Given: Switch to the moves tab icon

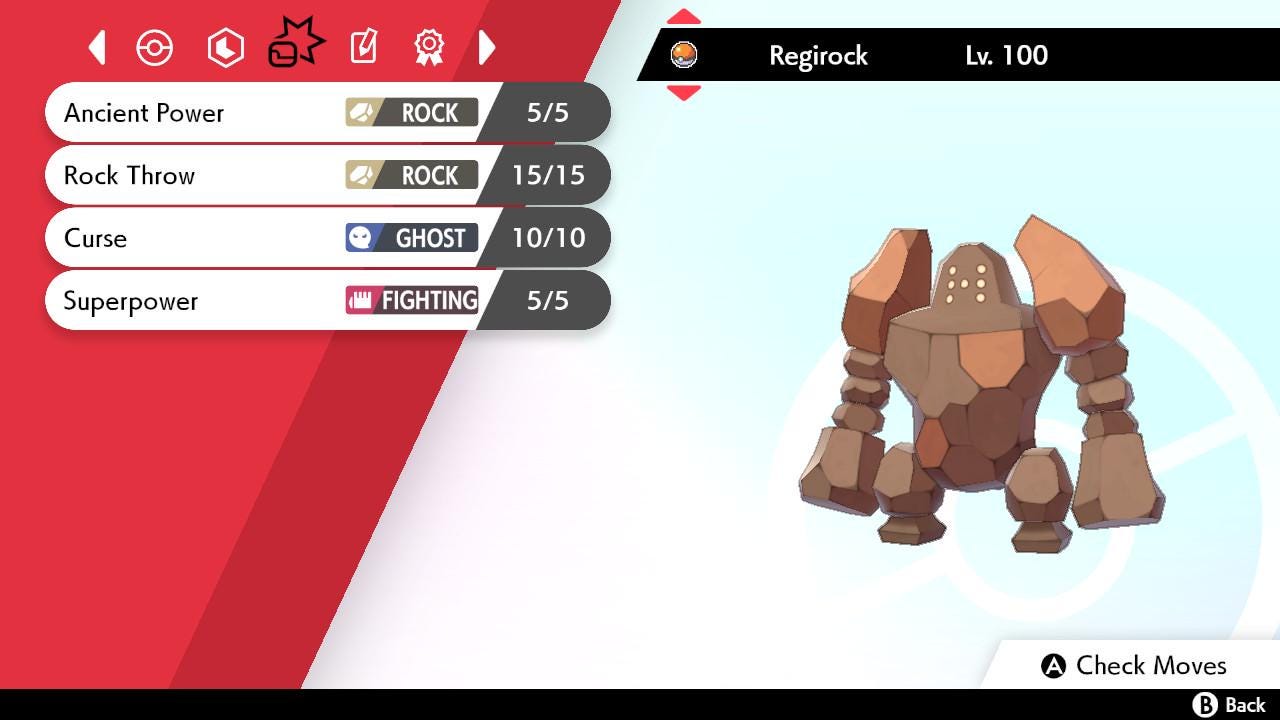Looking at the screenshot, I should coord(295,45).
